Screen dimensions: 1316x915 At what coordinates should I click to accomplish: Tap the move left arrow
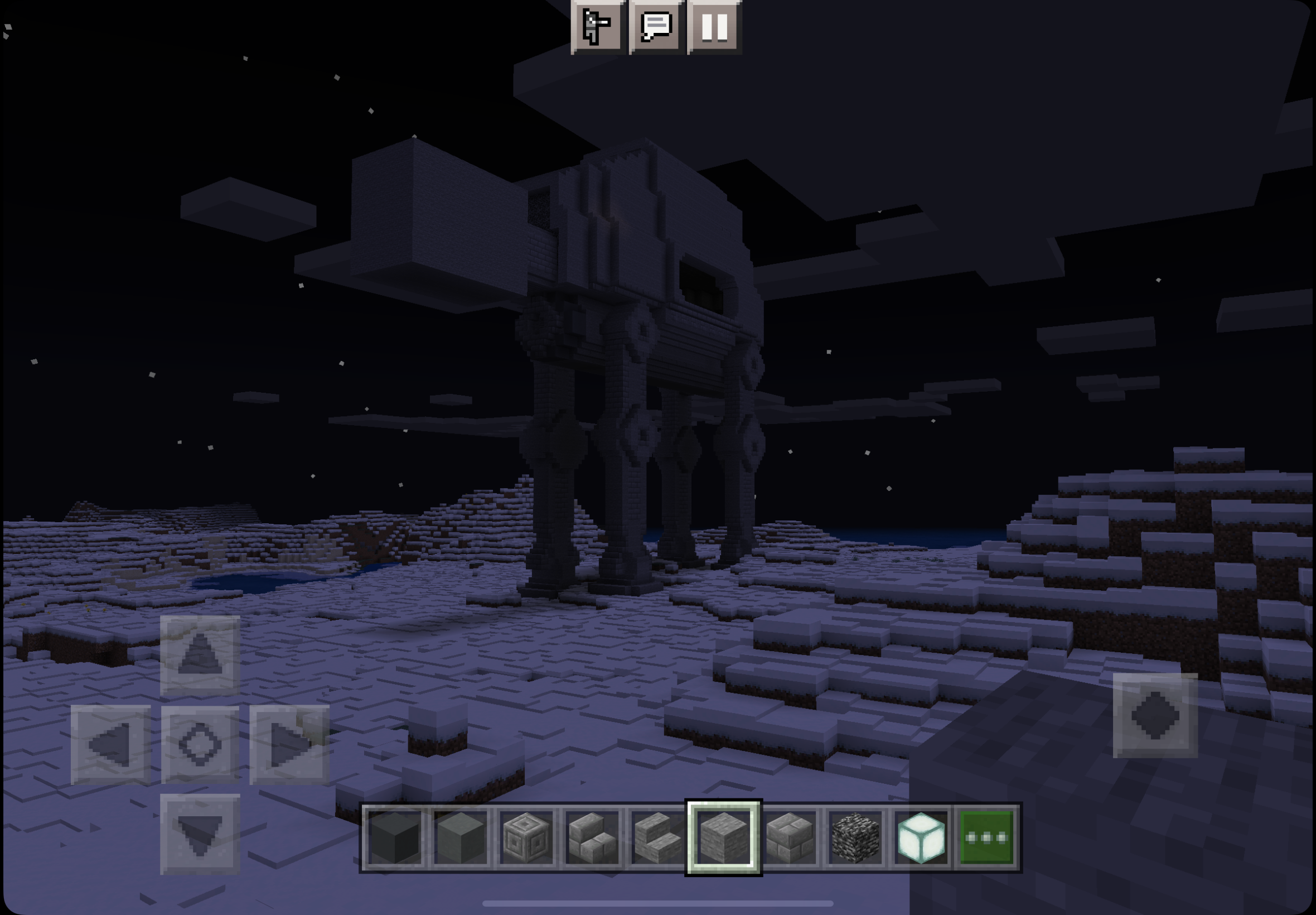(x=110, y=744)
